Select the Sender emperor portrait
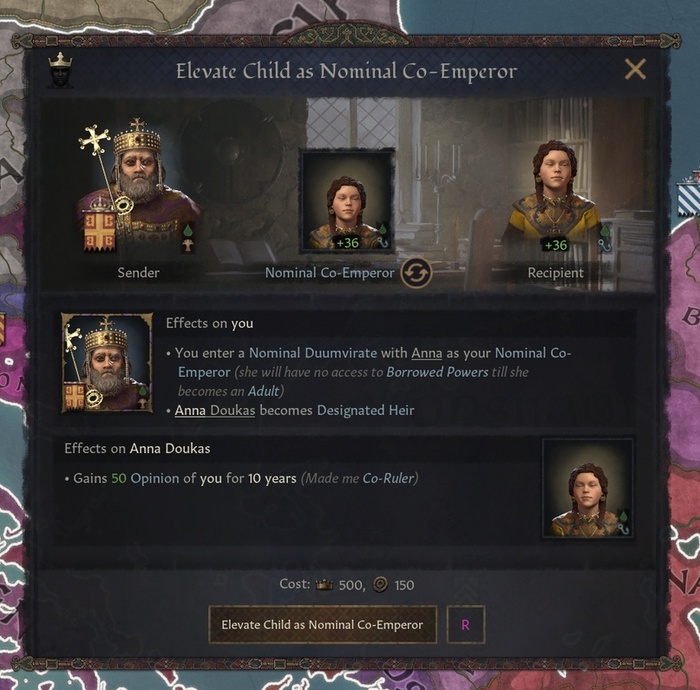 pyautogui.click(x=138, y=190)
